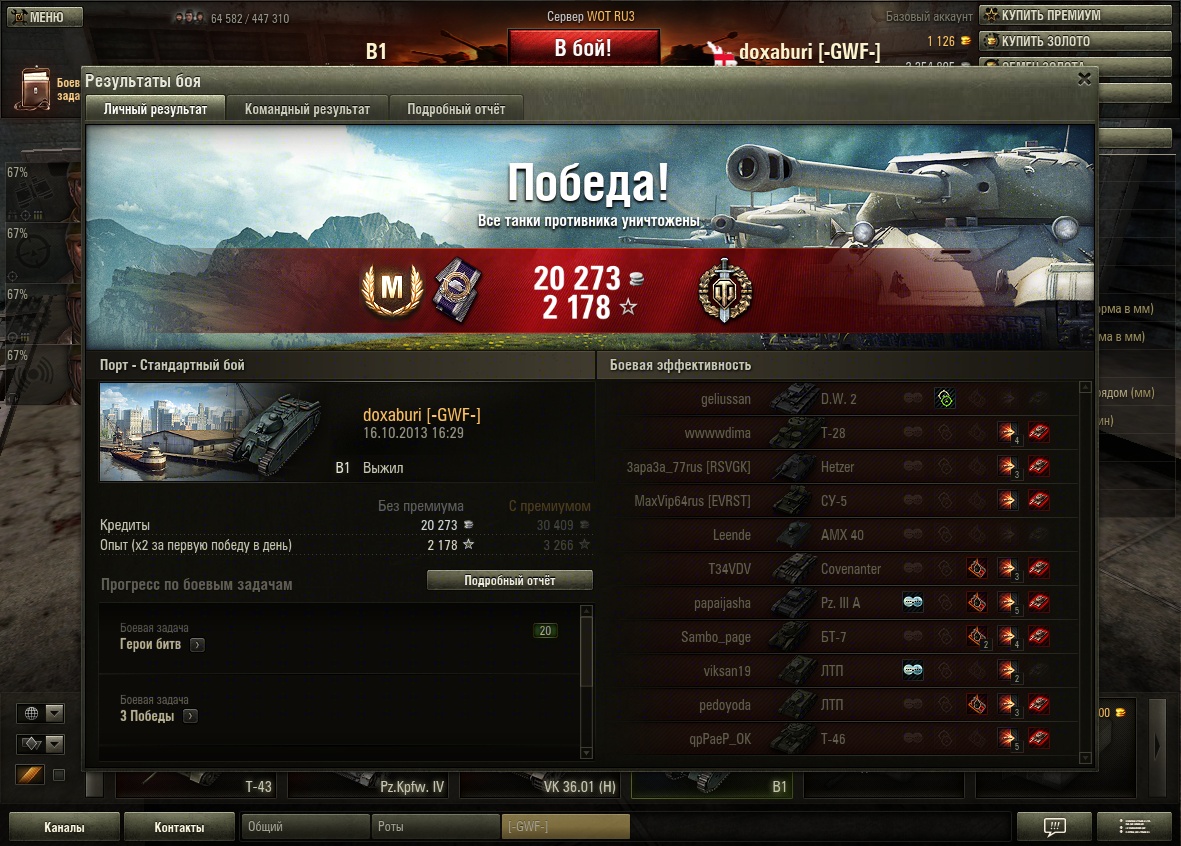The height and width of the screenshot is (846, 1181).
Task: Select the Роты chat tab
Action: (x=436, y=827)
